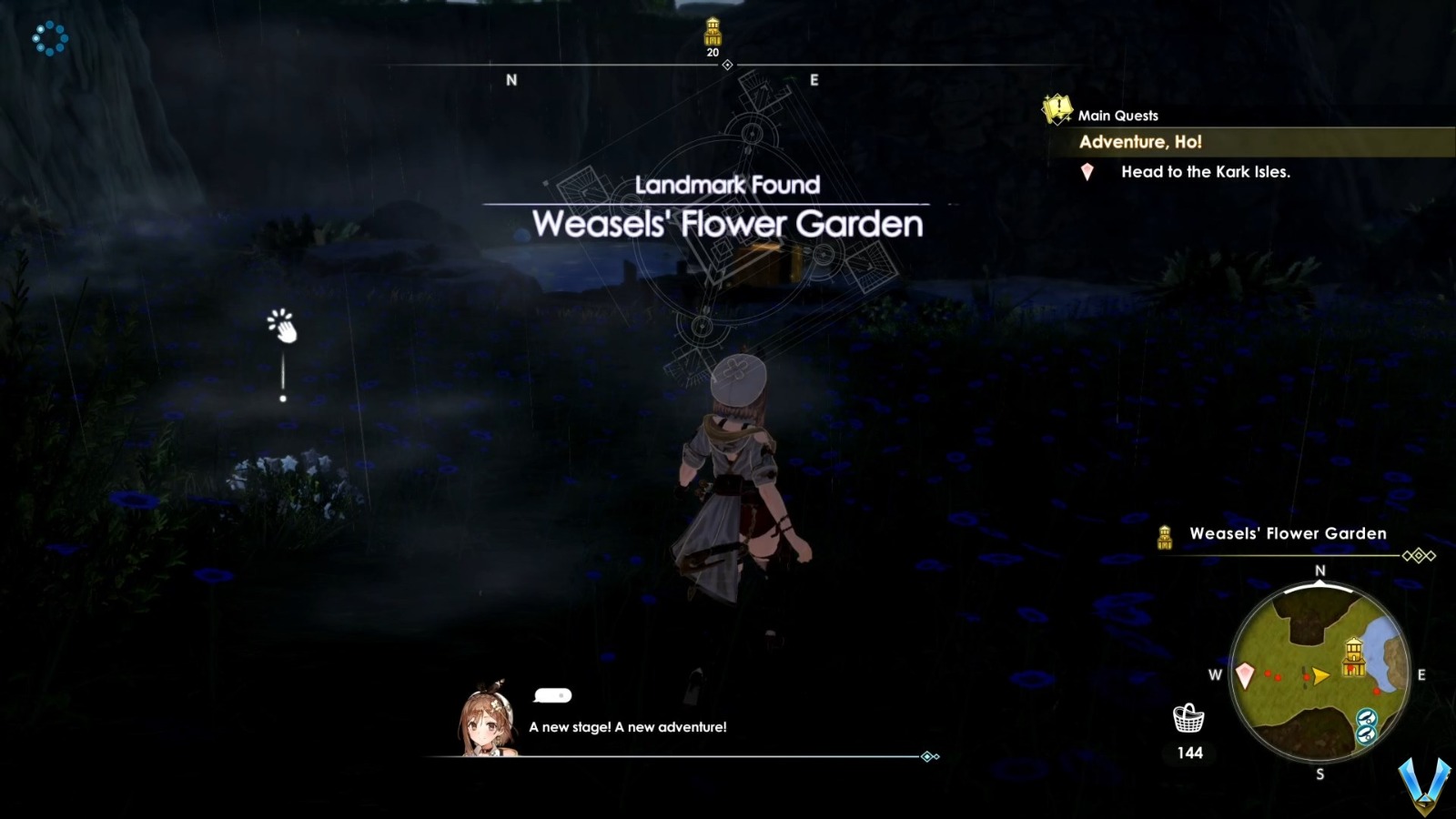Expand the diamond ornament after the minimap header line

[1418, 555]
